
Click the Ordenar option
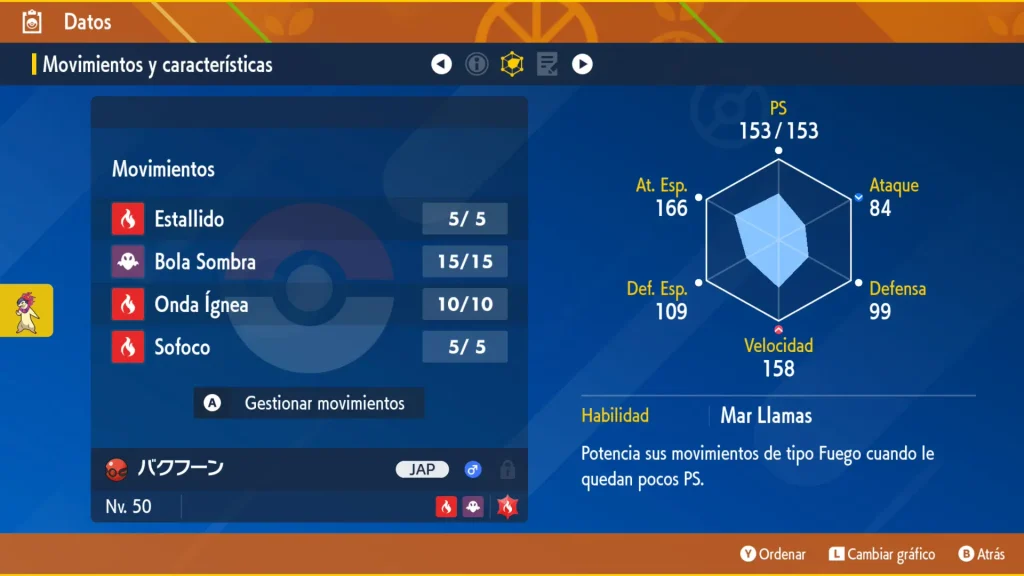(773, 554)
